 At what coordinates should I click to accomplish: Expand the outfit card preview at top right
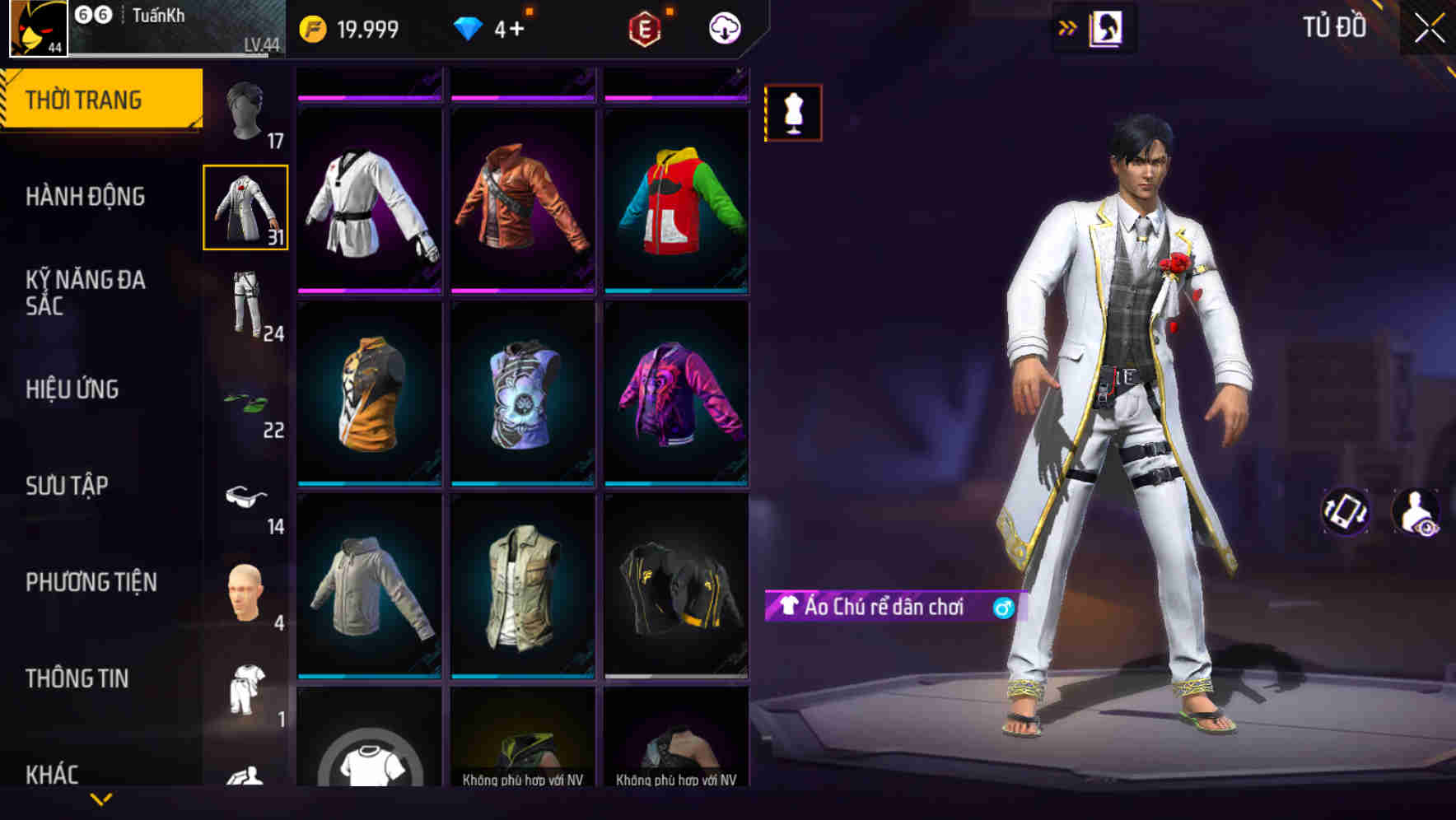coord(1104,26)
